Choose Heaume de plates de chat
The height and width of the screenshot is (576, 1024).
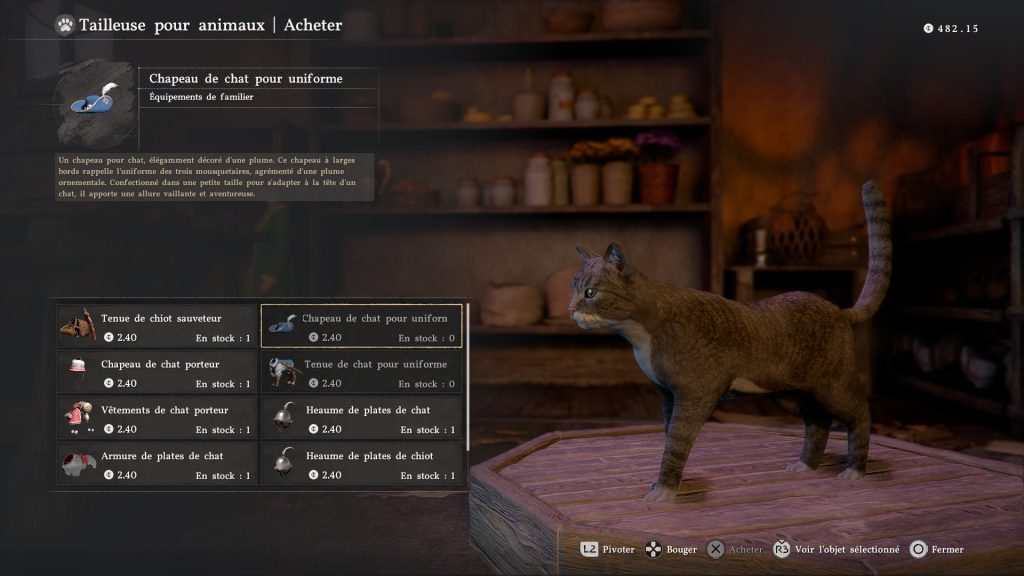[361, 419]
